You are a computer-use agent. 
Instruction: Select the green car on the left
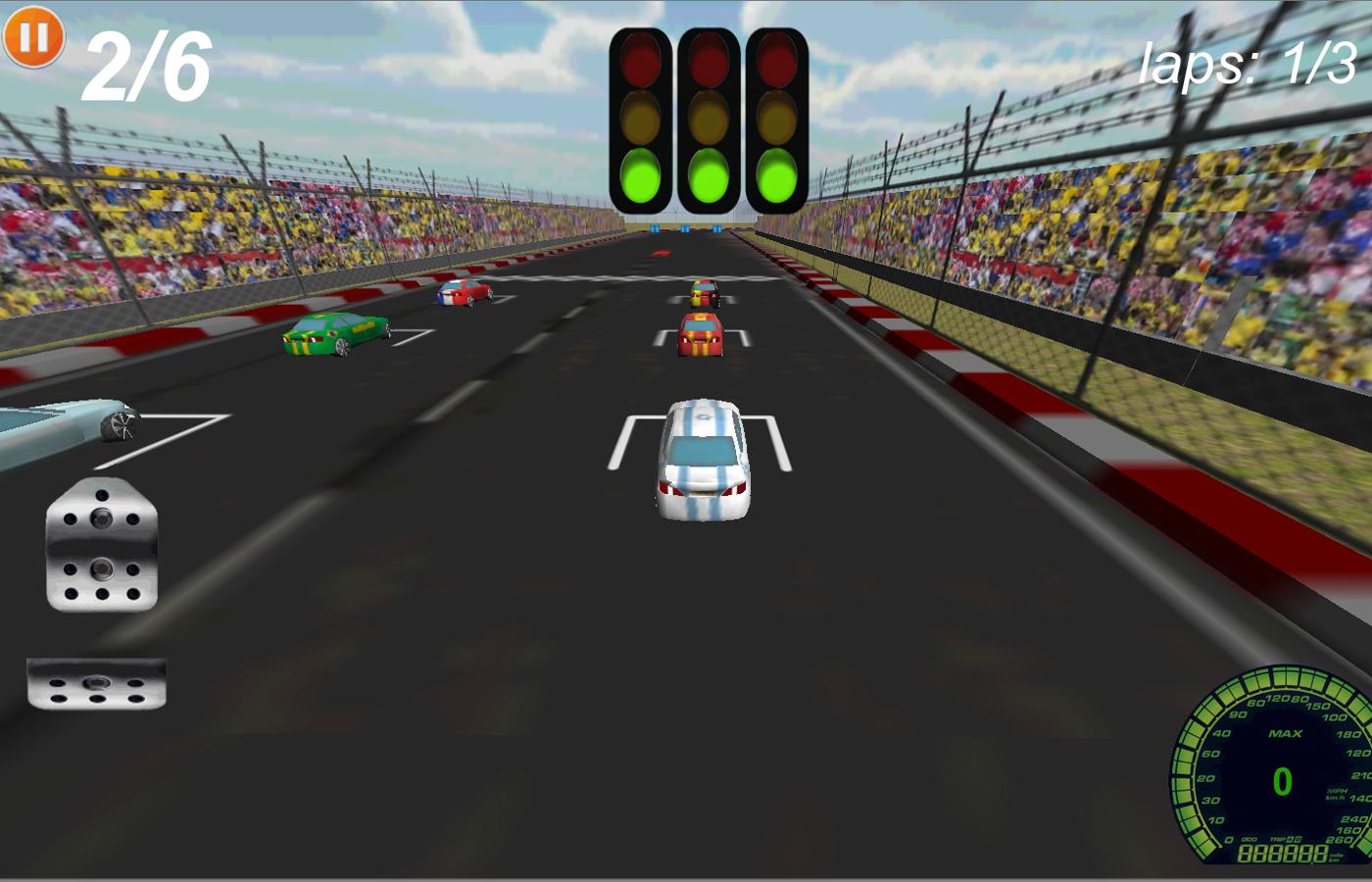pyautogui.click(x=333, y=335)
